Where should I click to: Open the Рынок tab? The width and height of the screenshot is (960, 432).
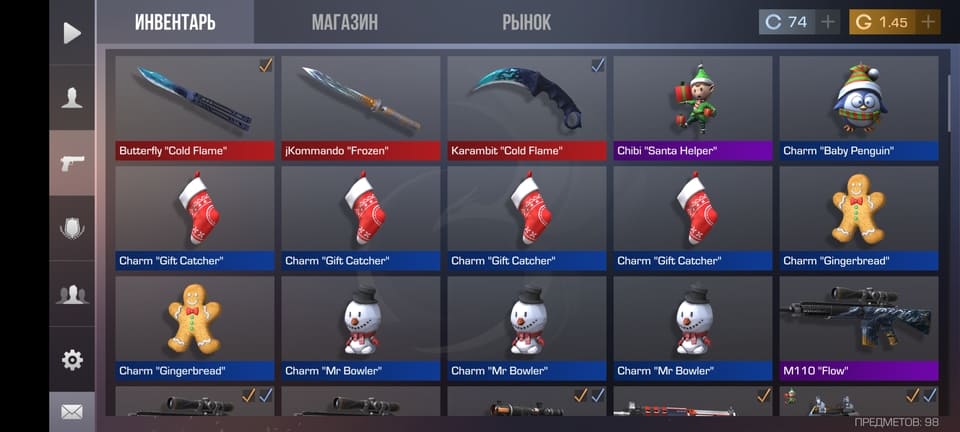pos(526,22)
